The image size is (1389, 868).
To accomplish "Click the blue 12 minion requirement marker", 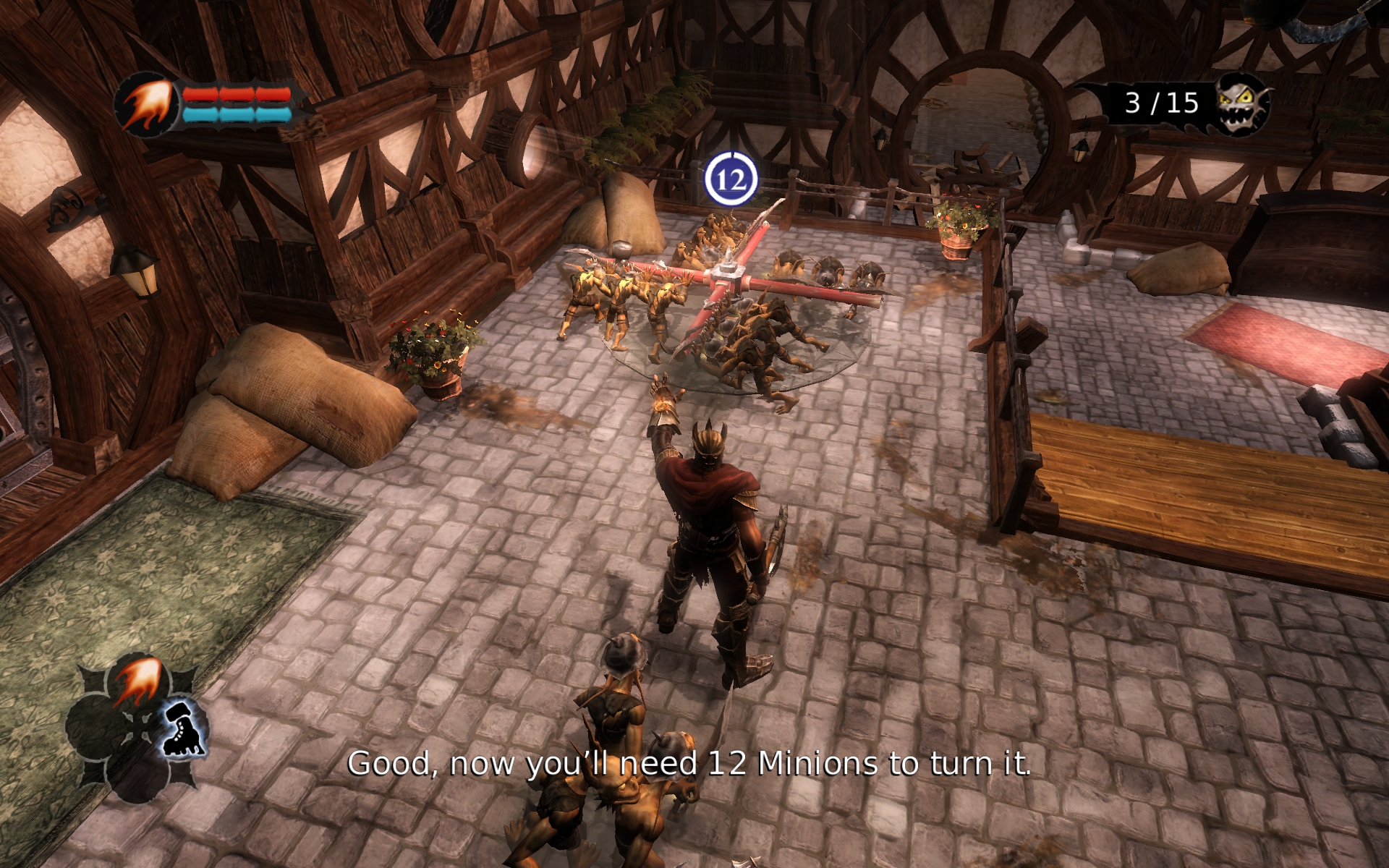I will click(x=731, y=179).
